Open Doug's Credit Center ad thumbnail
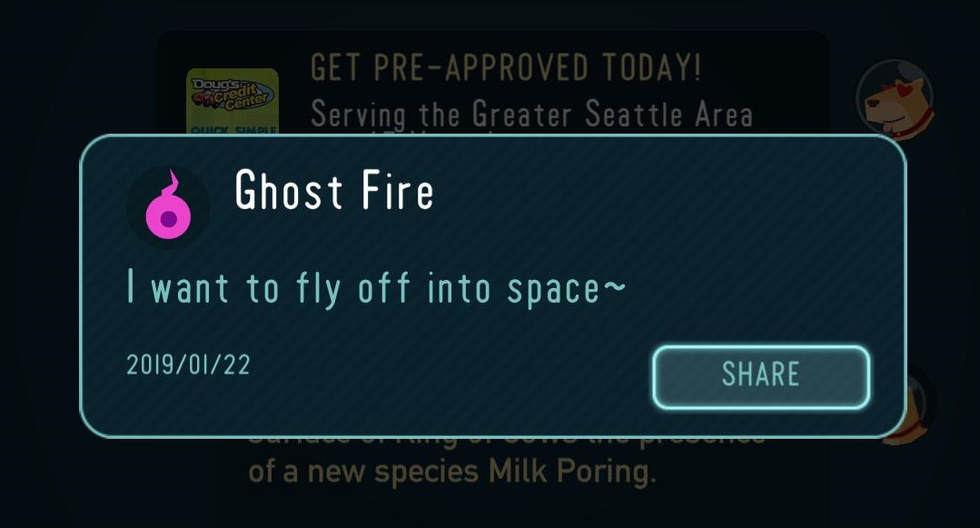Screen dimensions: 980x528 [x=232, y=100]
